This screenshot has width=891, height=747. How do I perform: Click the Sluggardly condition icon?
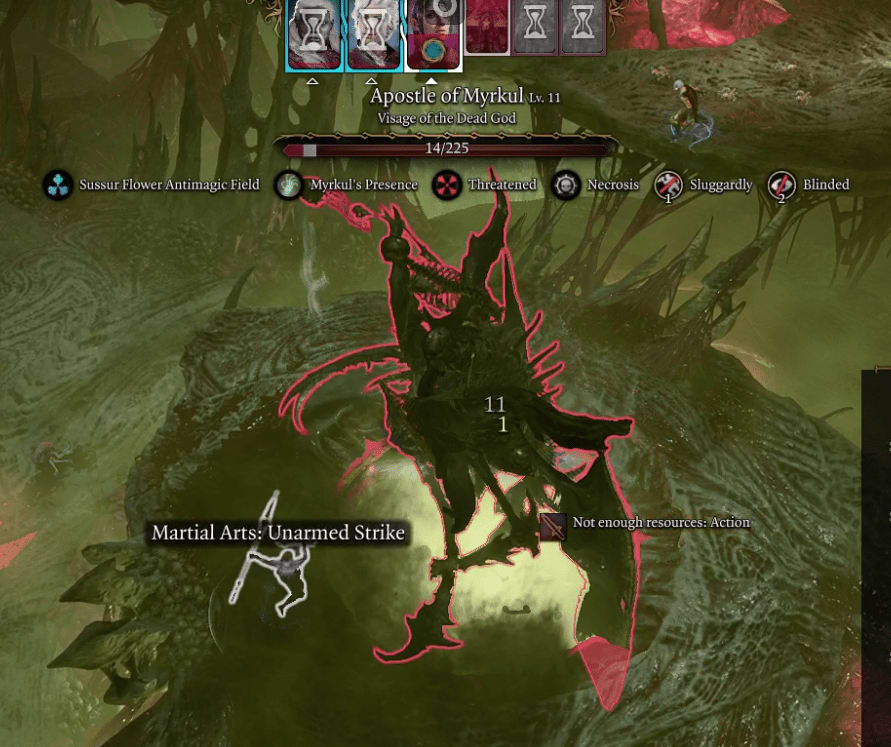pyautogui.click(x=668, y=185)
